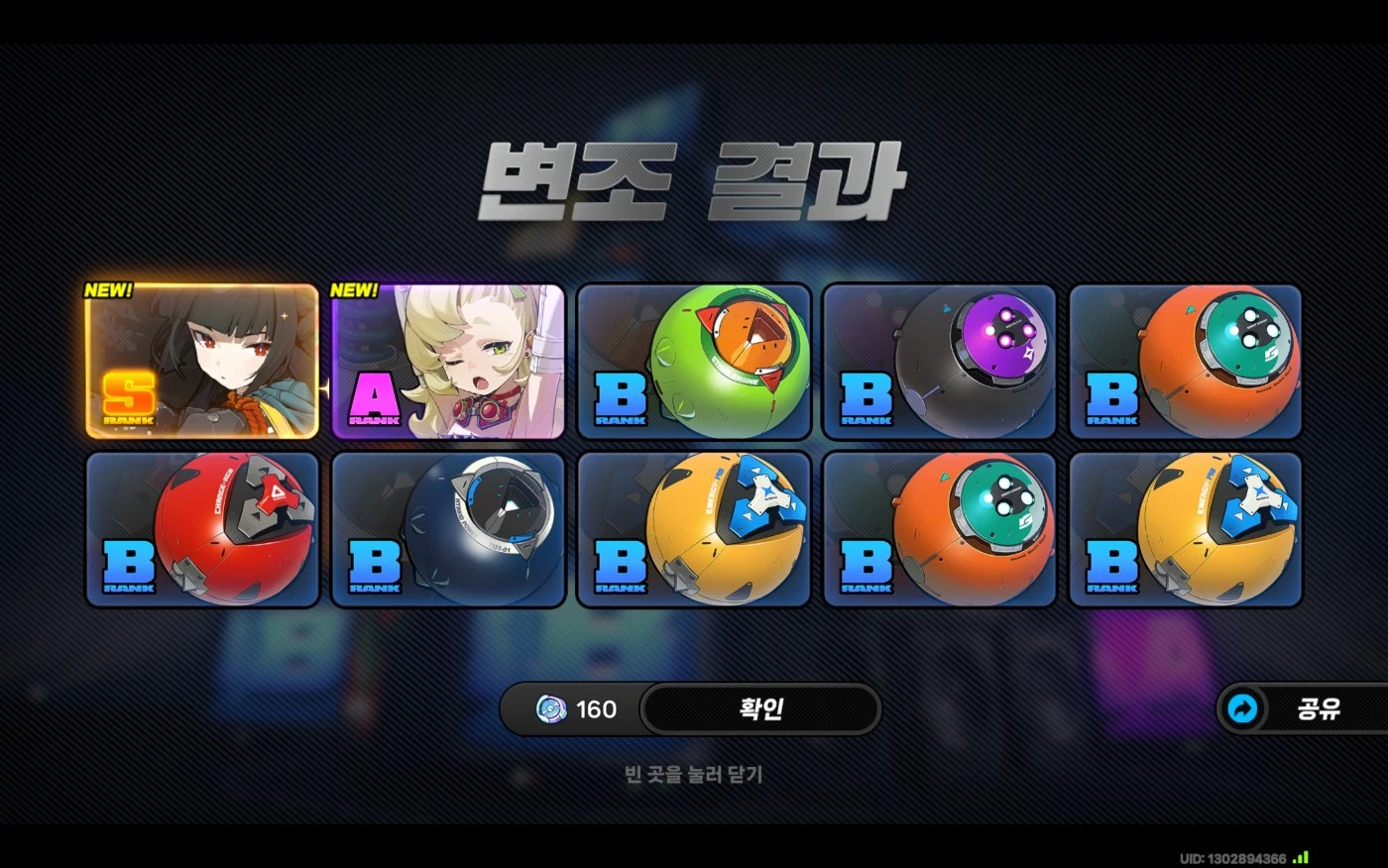
Task: Open the new S-rank character card
Action: [x=203, y=361]
